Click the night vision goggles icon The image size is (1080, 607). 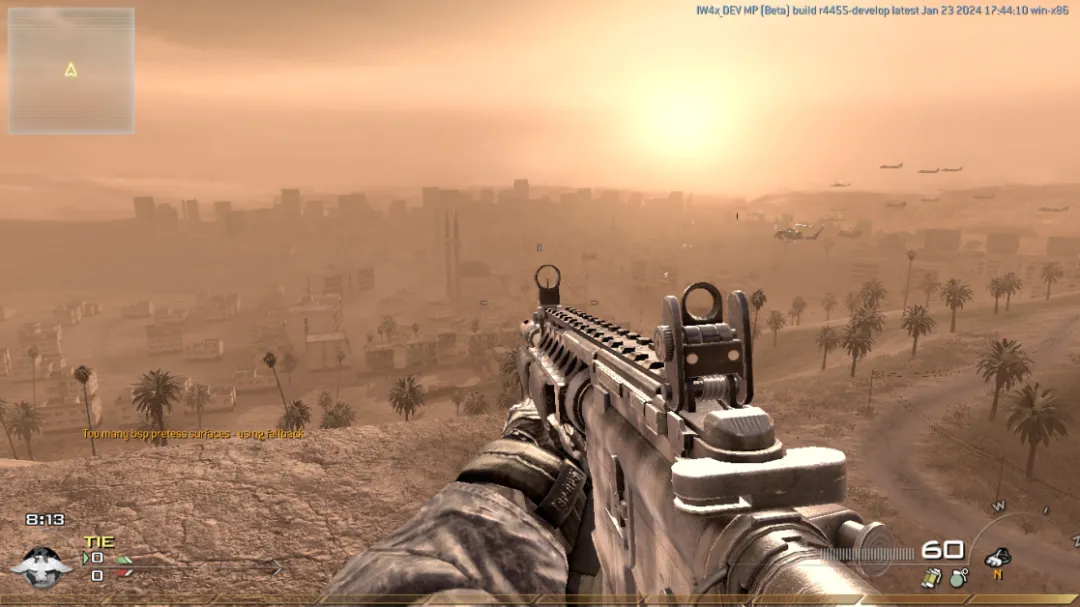997,558
